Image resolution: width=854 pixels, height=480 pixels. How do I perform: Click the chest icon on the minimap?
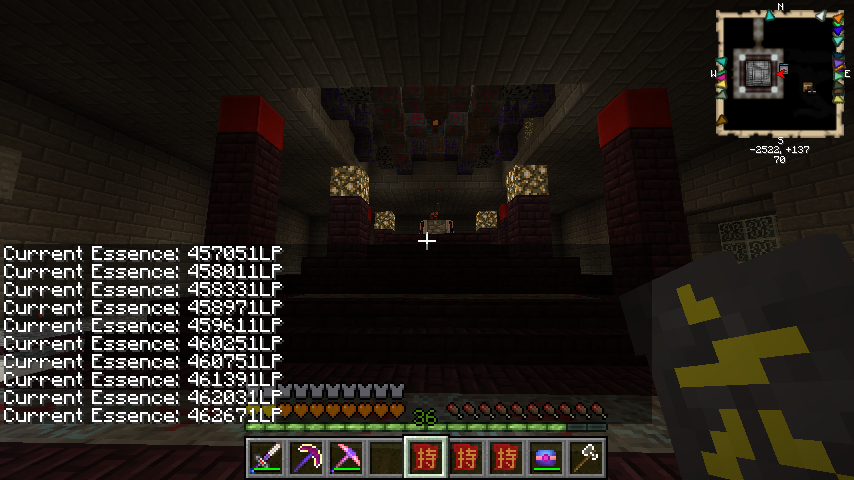click(808, 87)
